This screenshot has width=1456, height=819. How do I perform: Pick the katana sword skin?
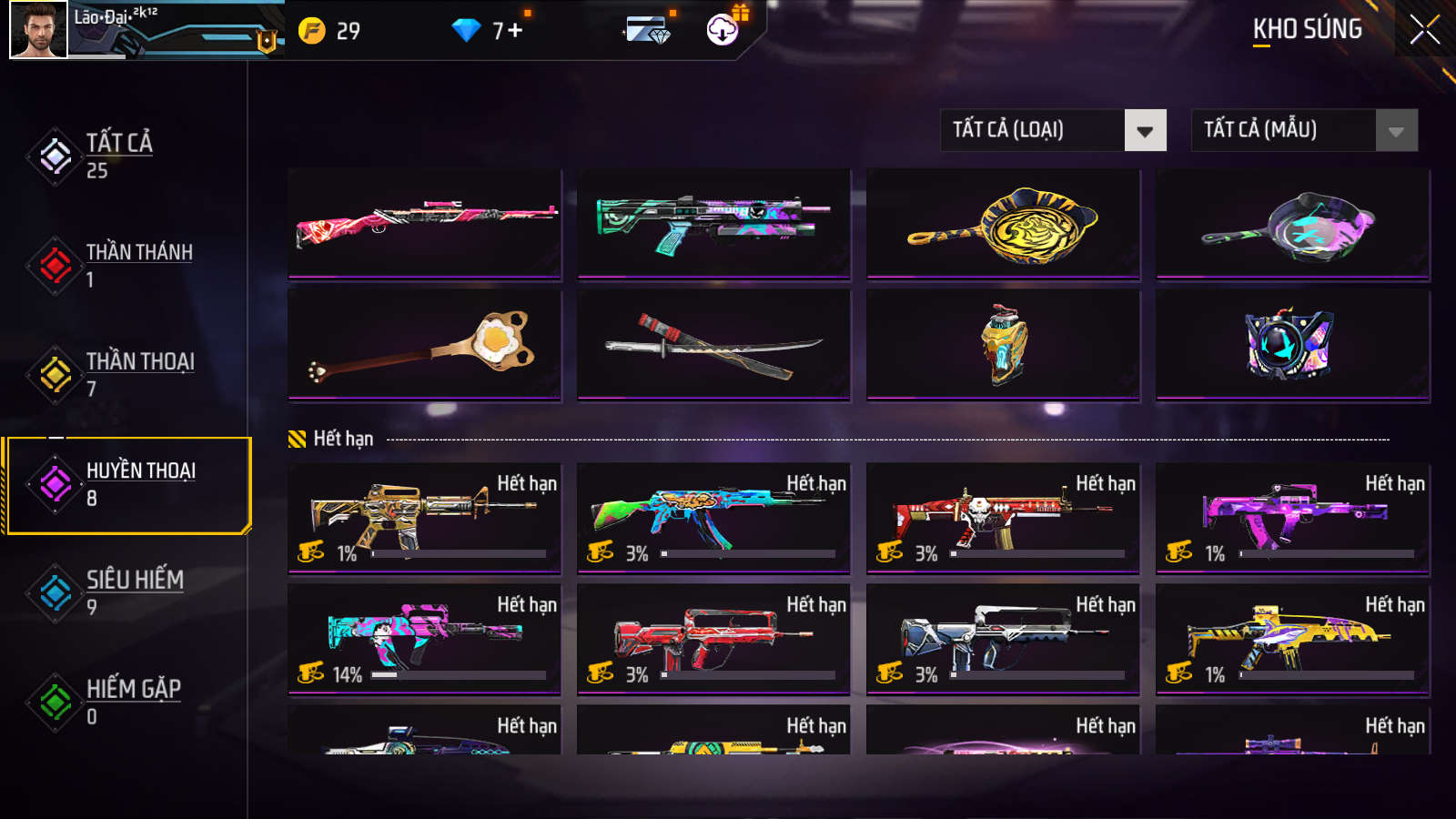coord(713,344)
